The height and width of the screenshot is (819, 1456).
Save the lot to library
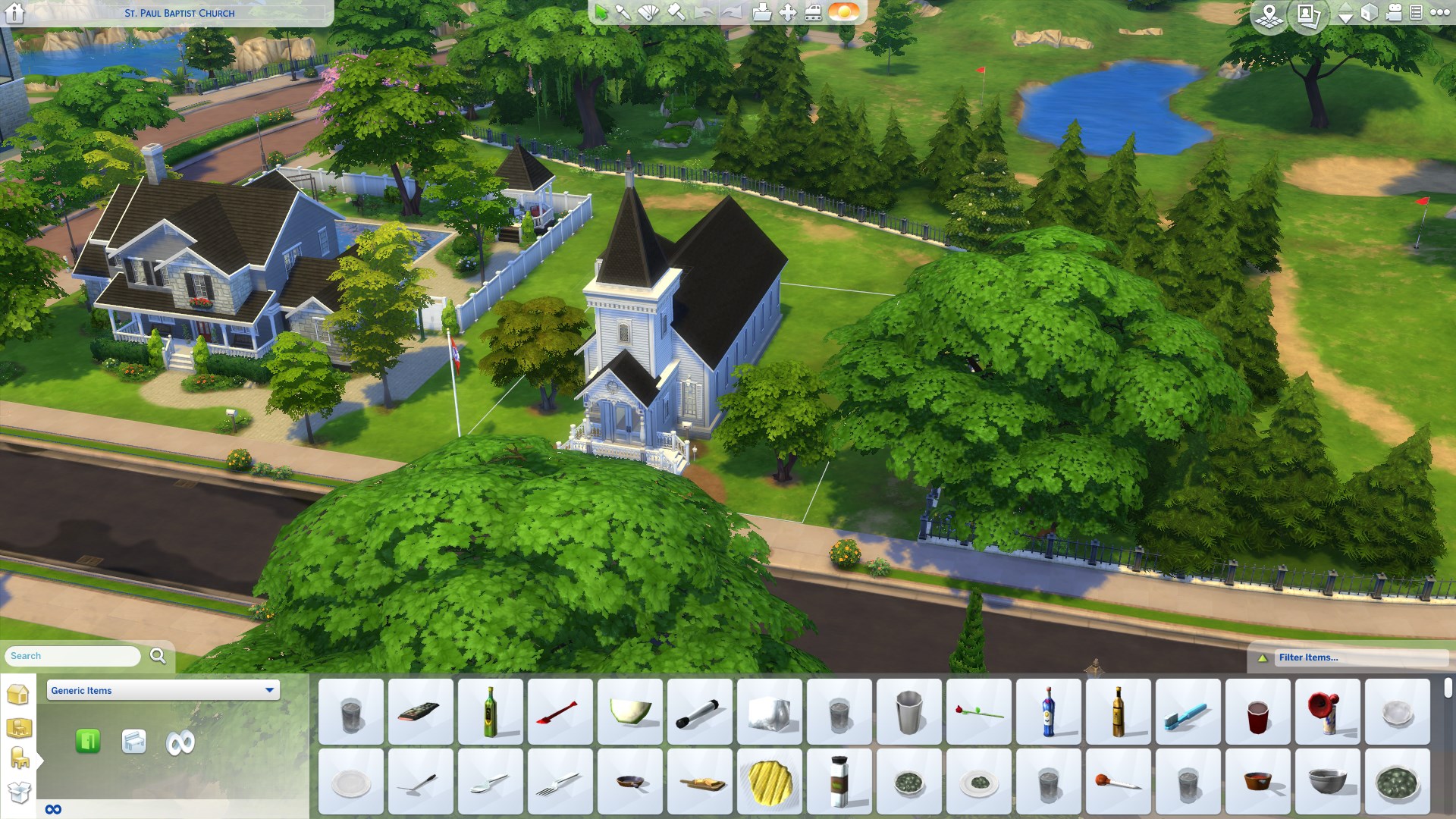point(761,13)
